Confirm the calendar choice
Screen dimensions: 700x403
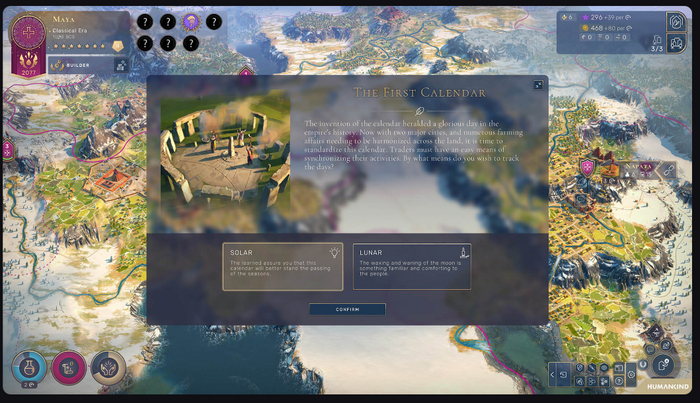click(x=347, y=310)
